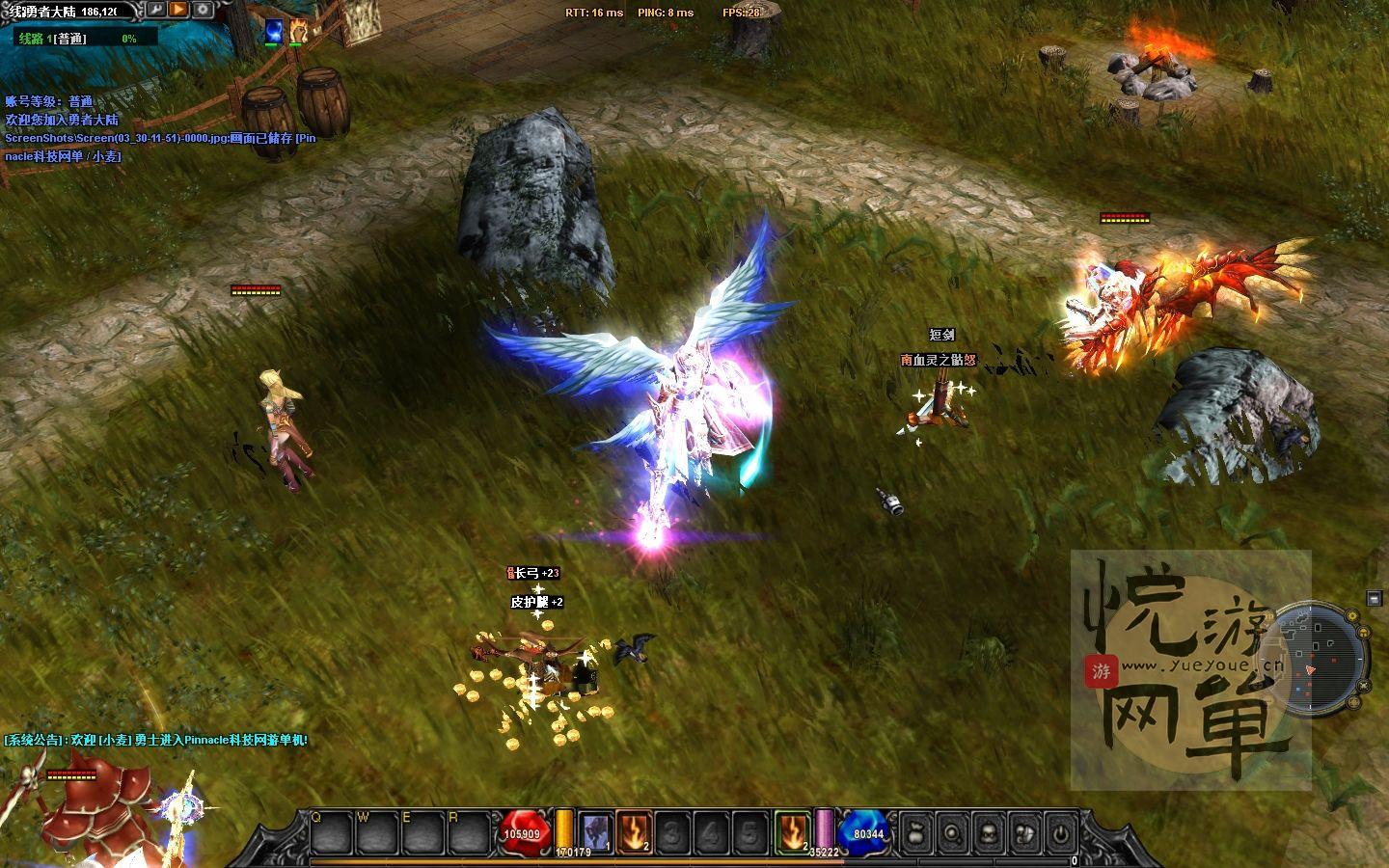Open the bag inventory icon

coord(916,832)
